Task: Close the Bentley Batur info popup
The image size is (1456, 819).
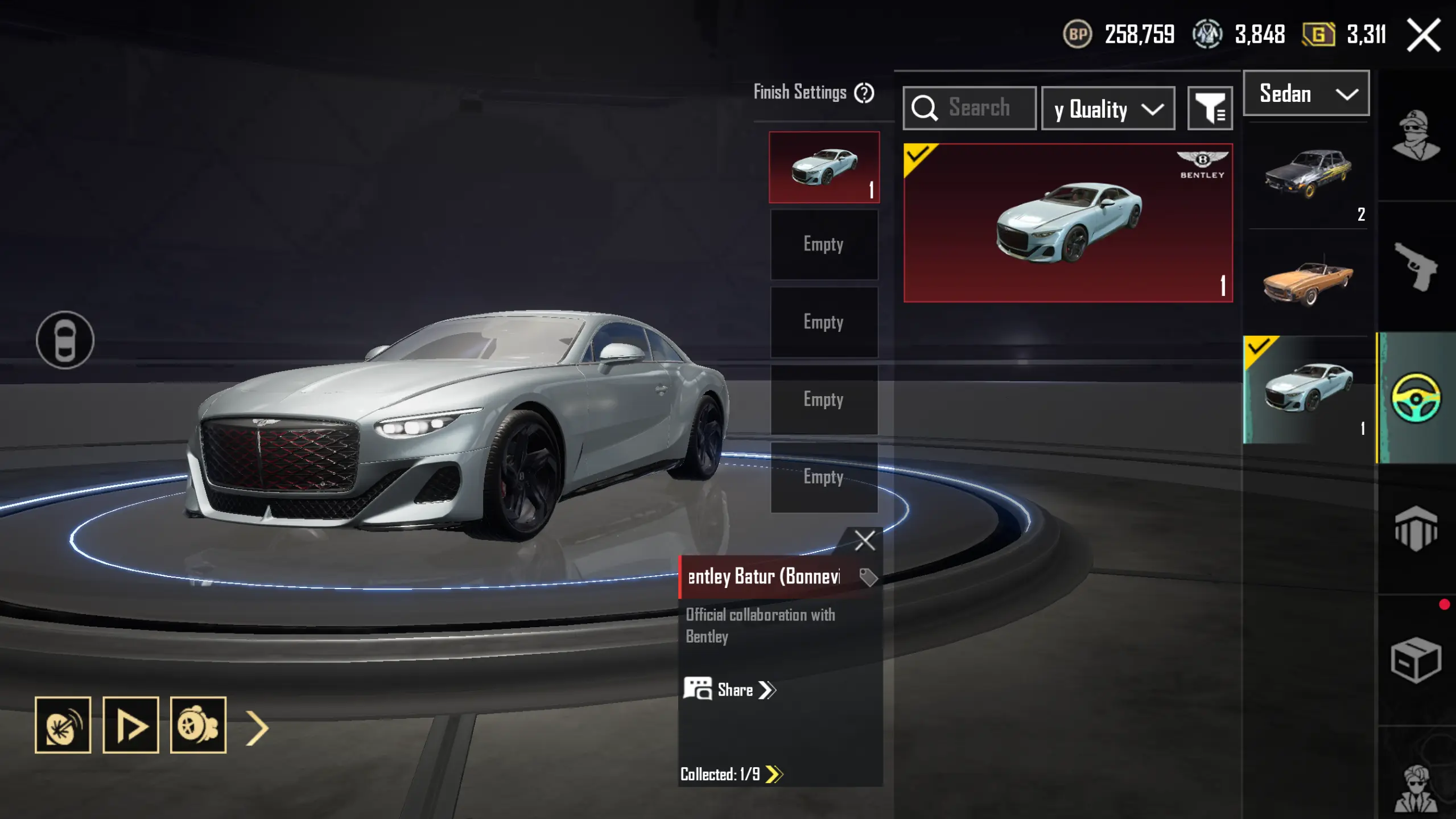Action: pos(864,540)
